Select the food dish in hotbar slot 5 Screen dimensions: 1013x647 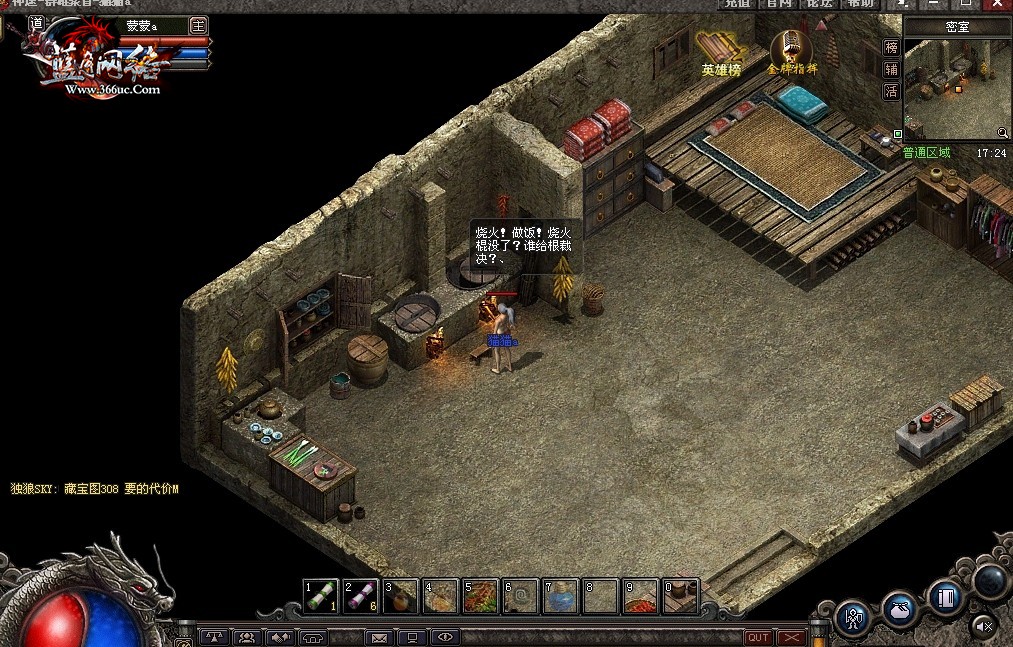pos(481,596)
